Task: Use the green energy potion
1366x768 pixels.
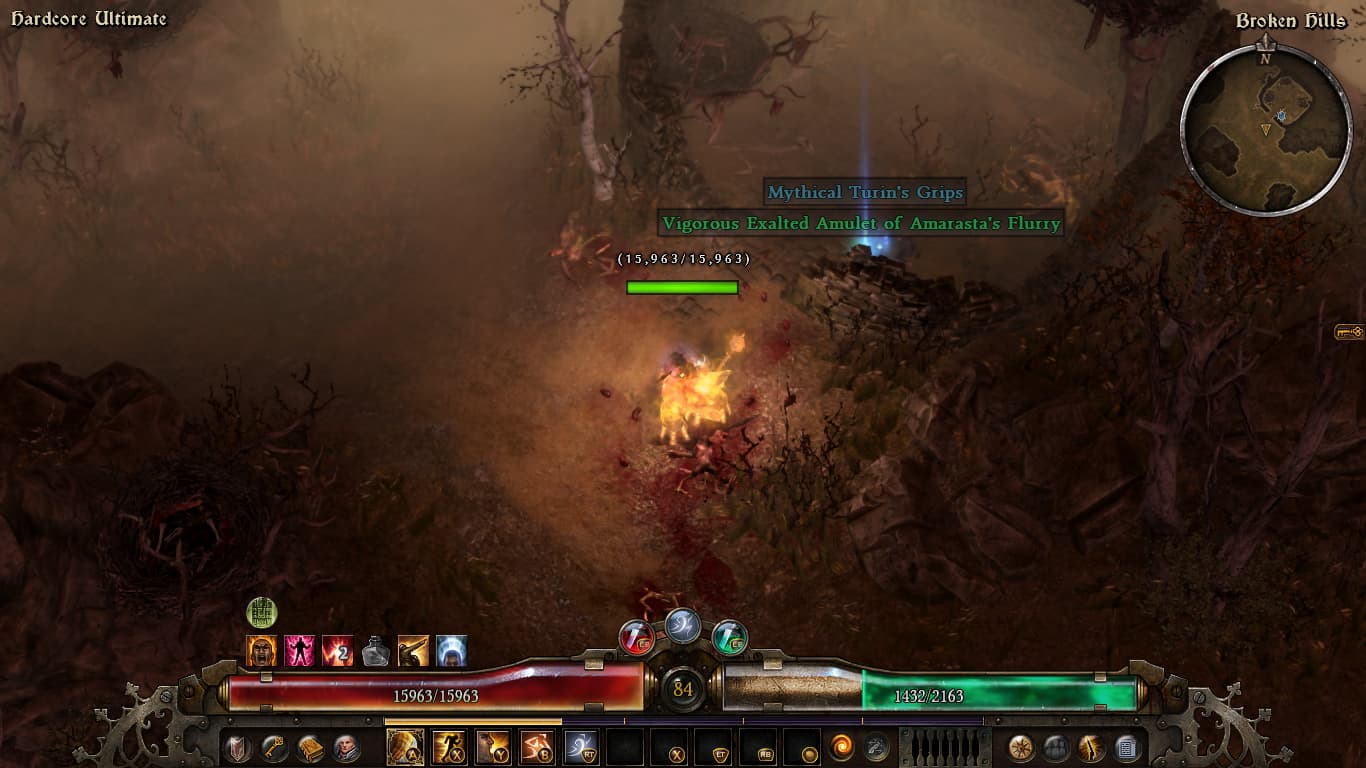Action: pos(729,637)
